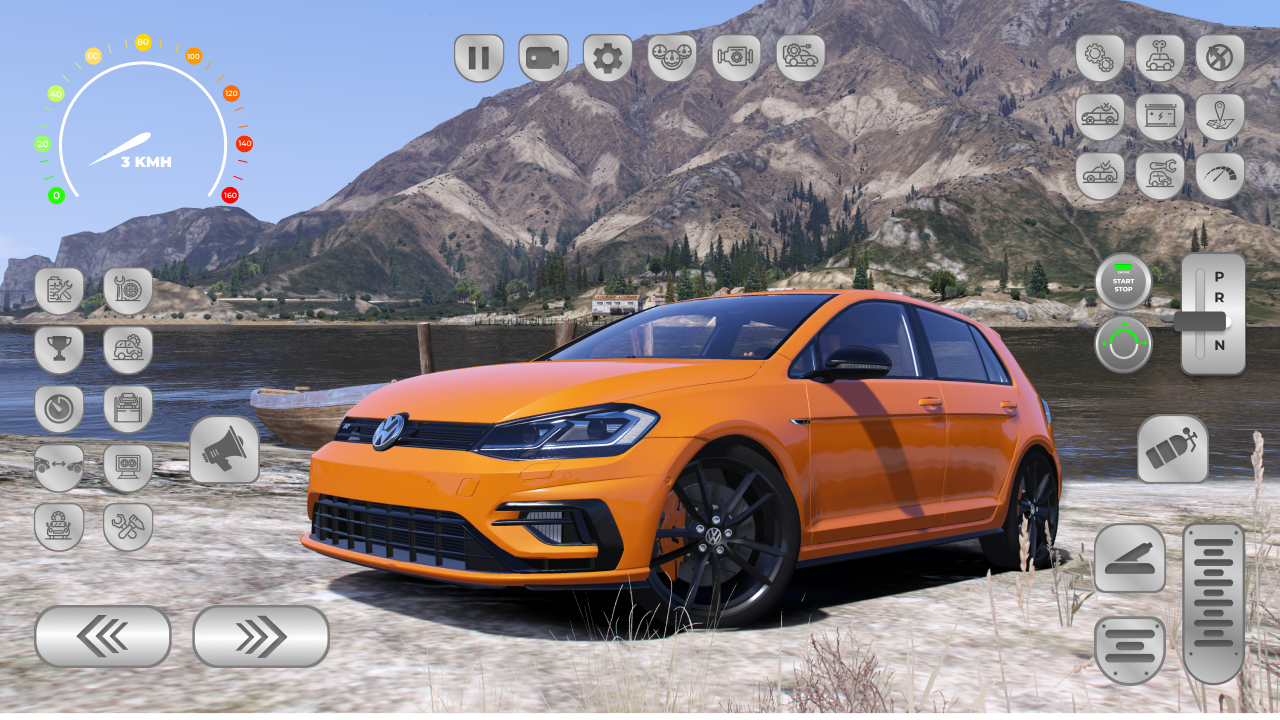Click the crossed wrench and hammer icon

coord(128,527)
